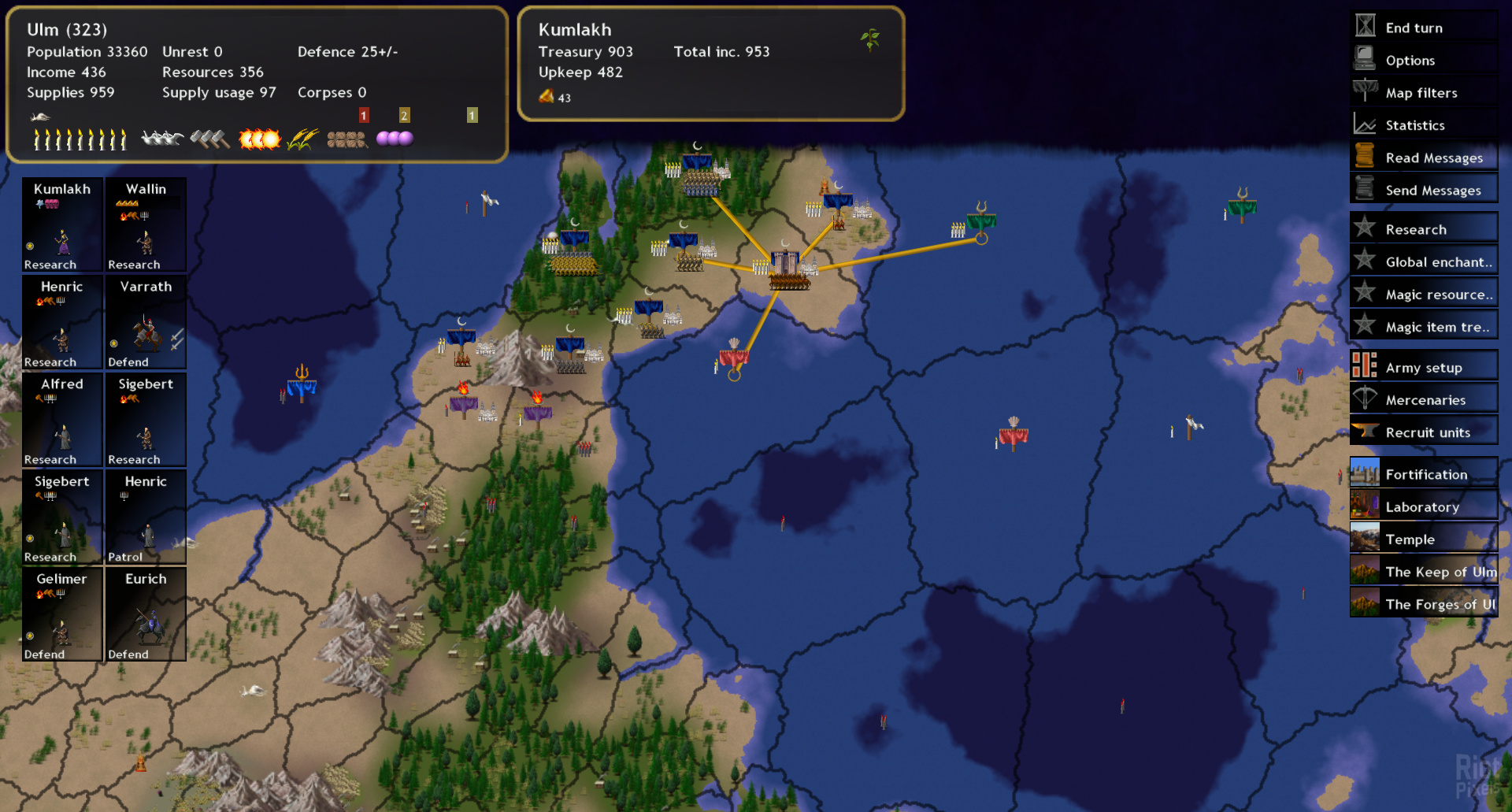Choose commander Wallin's card
This screenshot has width=1512, height=812.
point(146,225)
